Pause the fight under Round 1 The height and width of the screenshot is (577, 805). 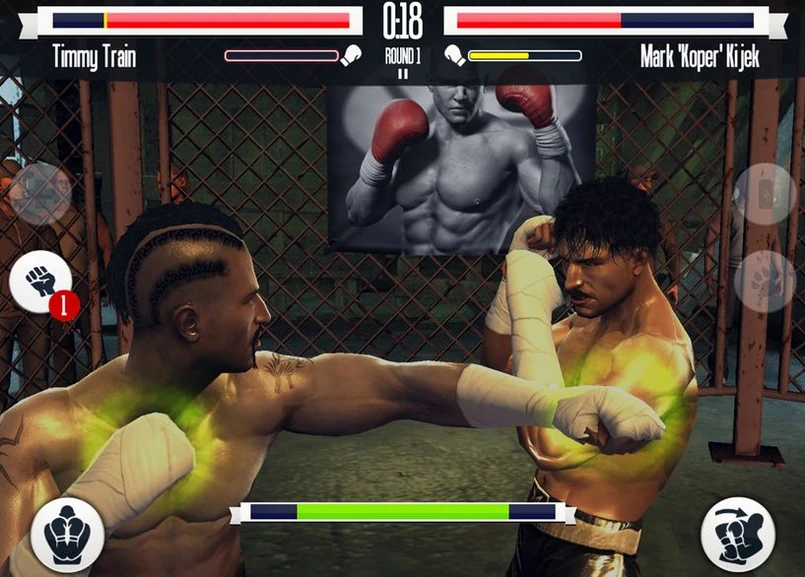tap(402, 73)
